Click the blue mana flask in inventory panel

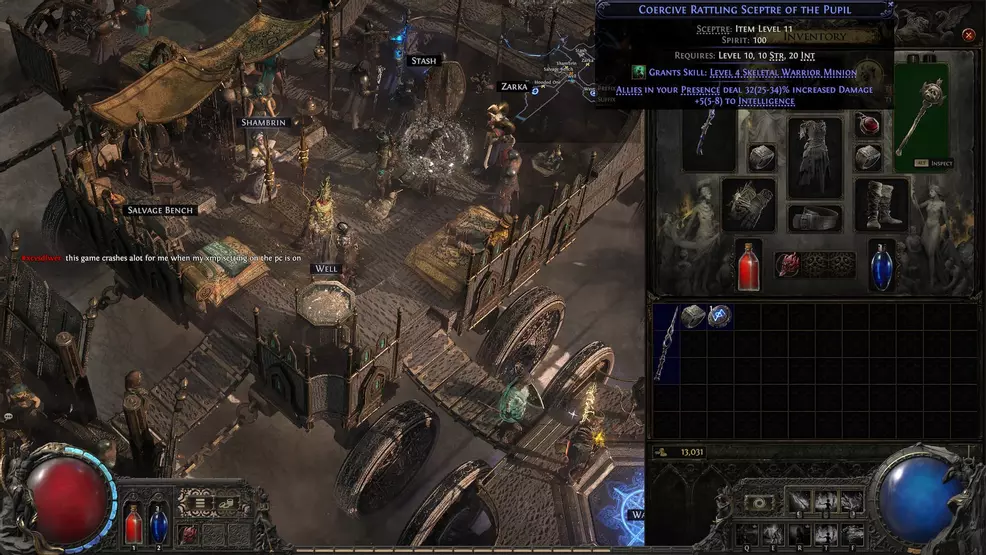(882, 267)
